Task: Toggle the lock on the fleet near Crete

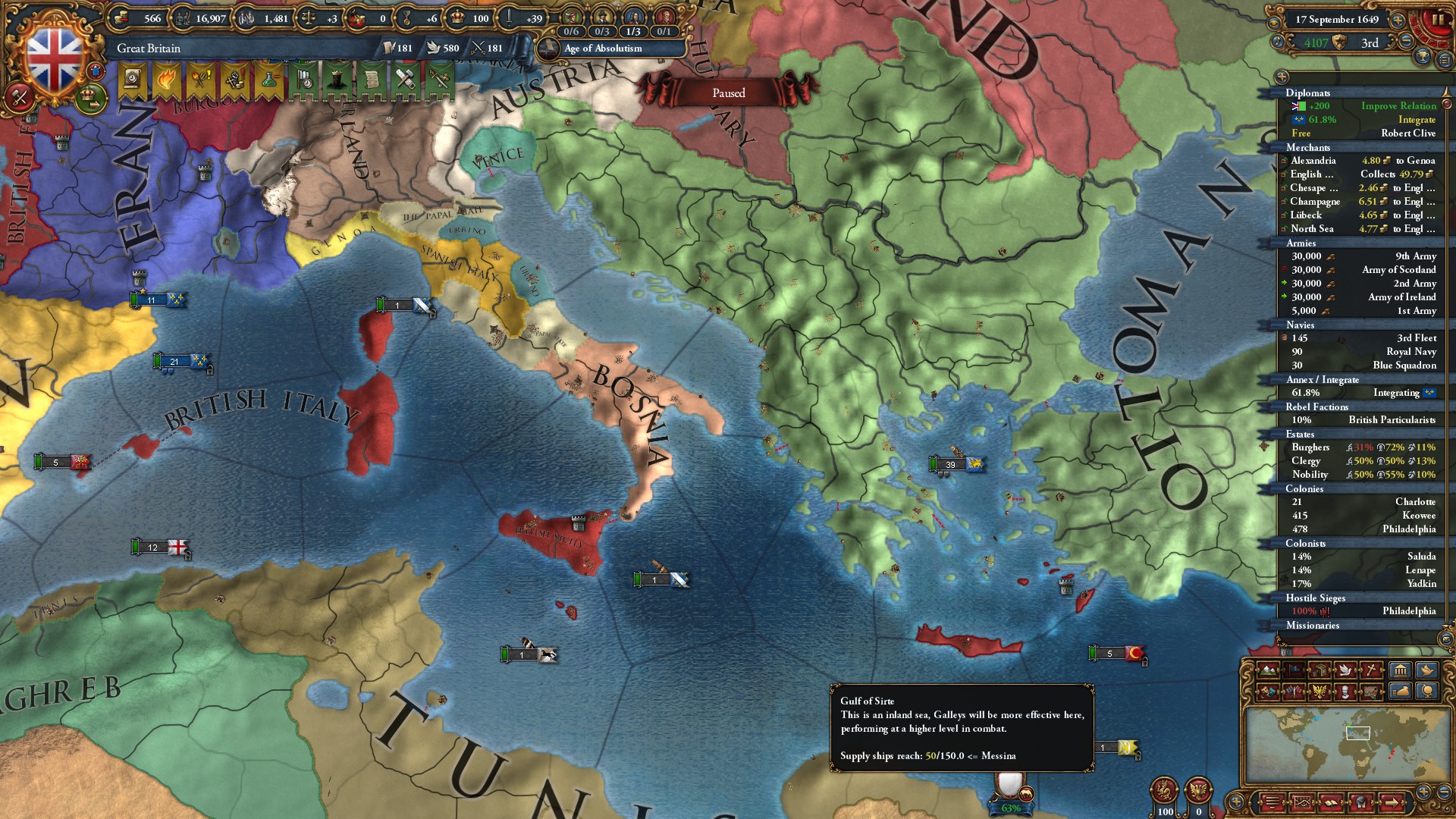Action: click(1145, 663)
